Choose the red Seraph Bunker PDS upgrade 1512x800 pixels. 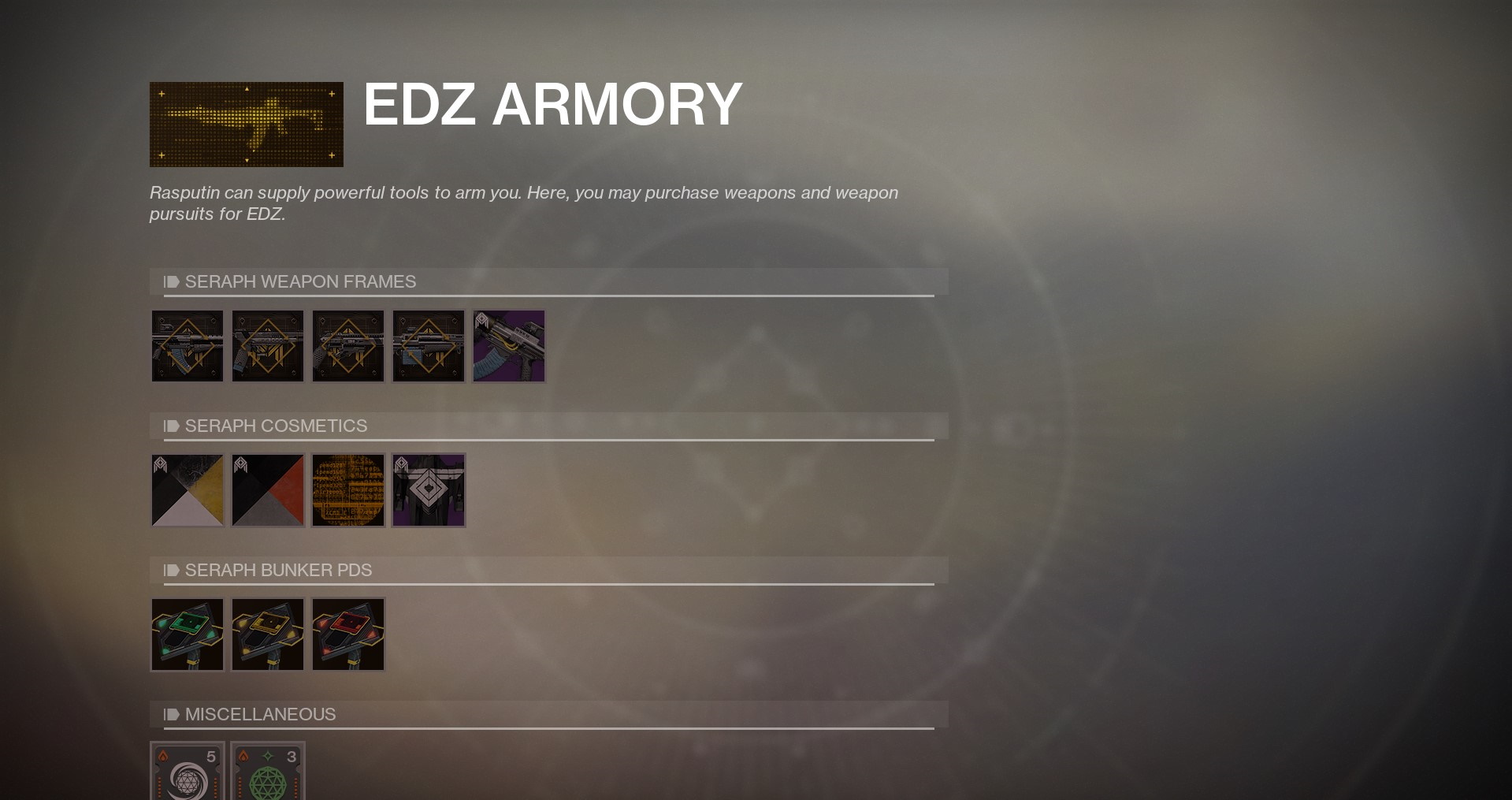[x=347, y=634]
